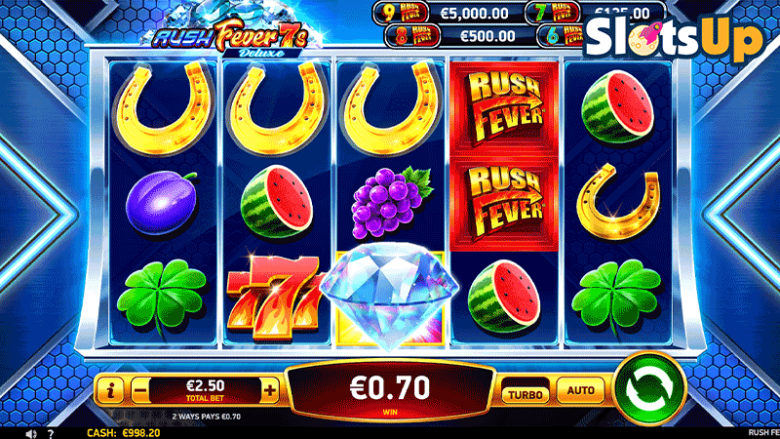Visit the SlotsUp logo link

point(672,38)
